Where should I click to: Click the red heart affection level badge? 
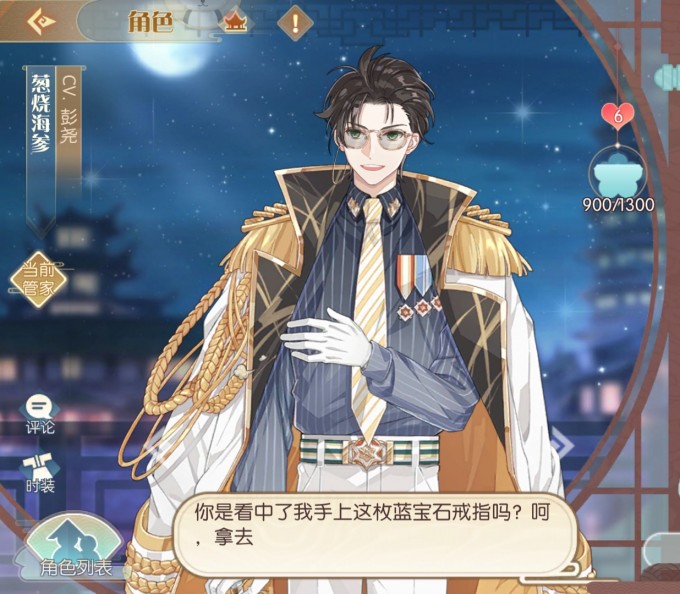(x=618, y=116)
